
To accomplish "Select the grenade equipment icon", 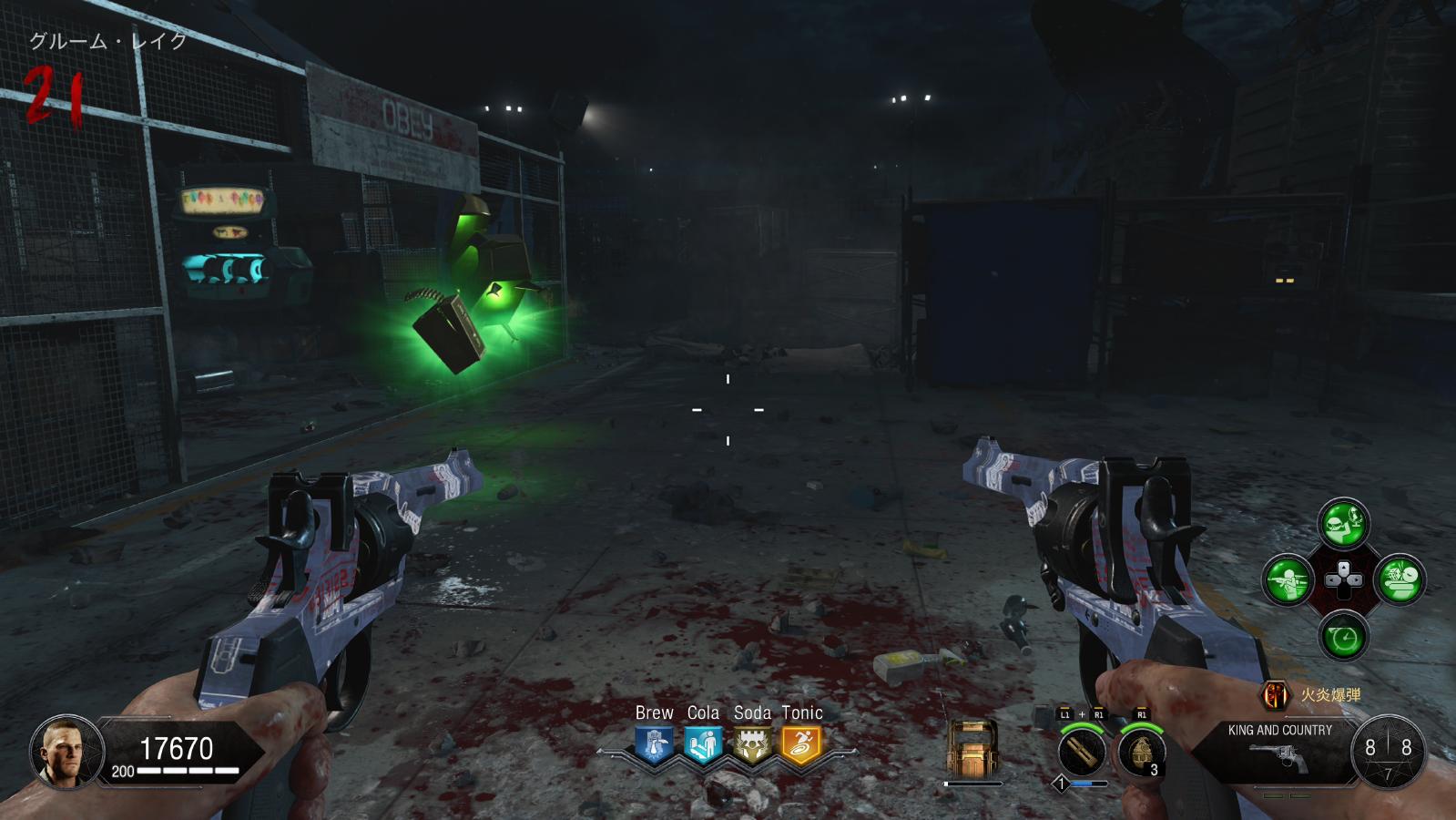I will (1141, 753).
